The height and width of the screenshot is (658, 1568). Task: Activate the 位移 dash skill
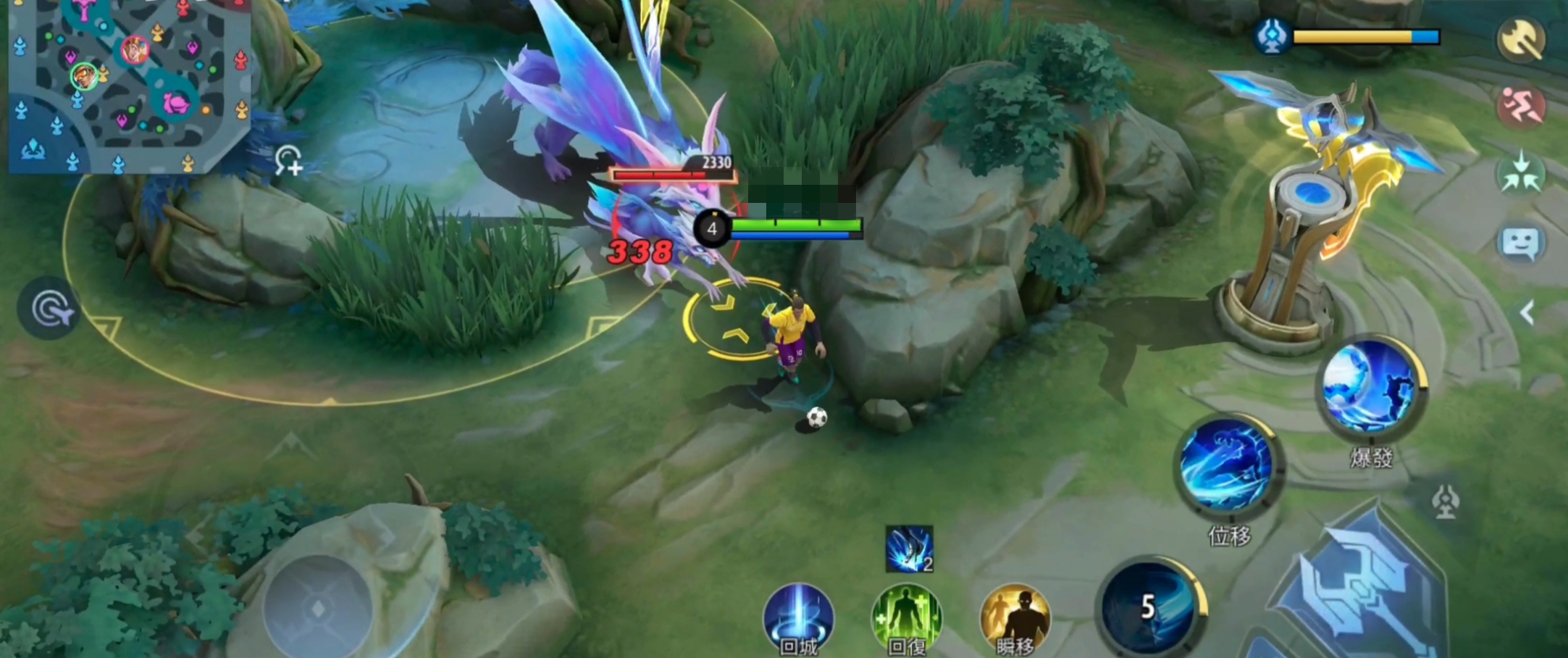pyautogui.click(x=1228, y=464)
